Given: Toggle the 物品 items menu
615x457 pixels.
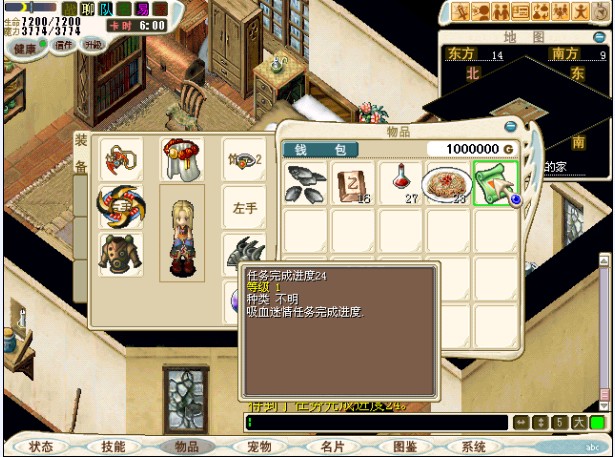Looking at the screenshot, I should [187, 446].
